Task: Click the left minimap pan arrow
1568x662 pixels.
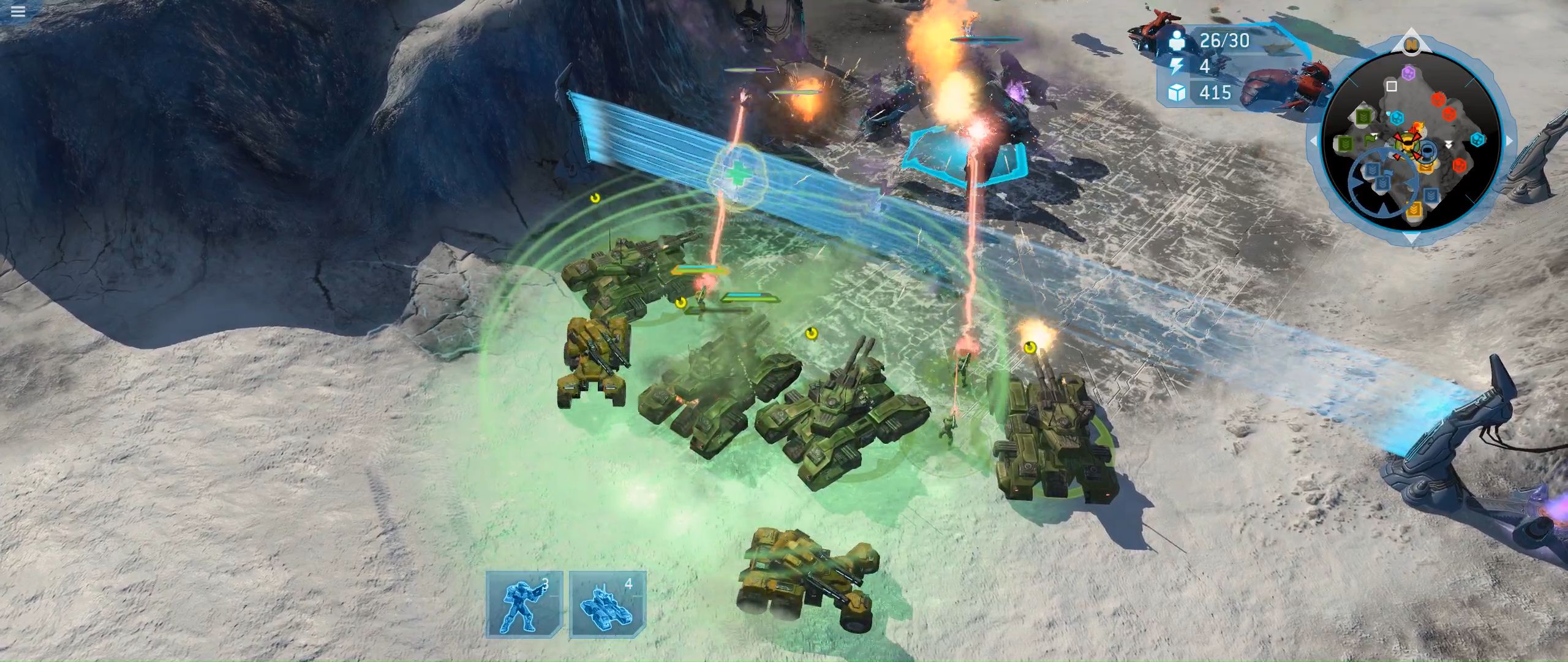Action: [1314, 140]
